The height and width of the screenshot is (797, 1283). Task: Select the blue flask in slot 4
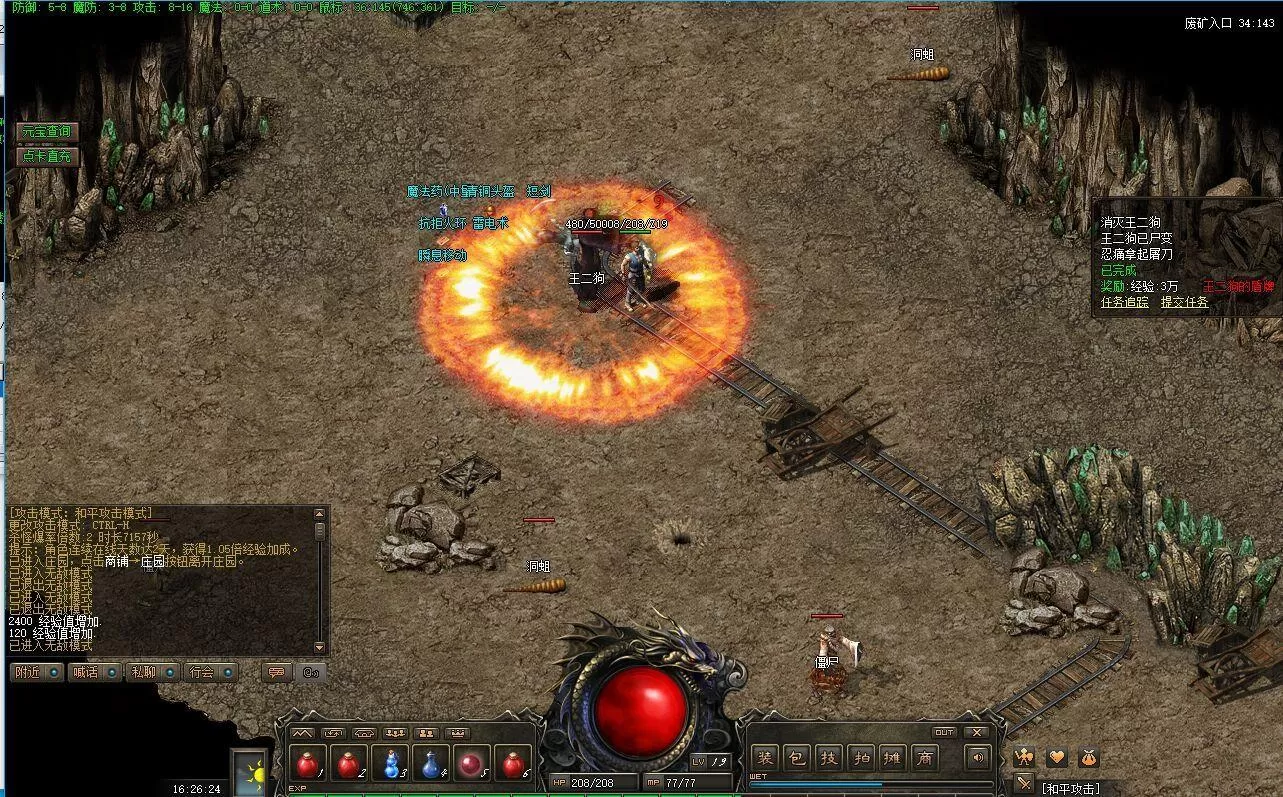(431, 764)
